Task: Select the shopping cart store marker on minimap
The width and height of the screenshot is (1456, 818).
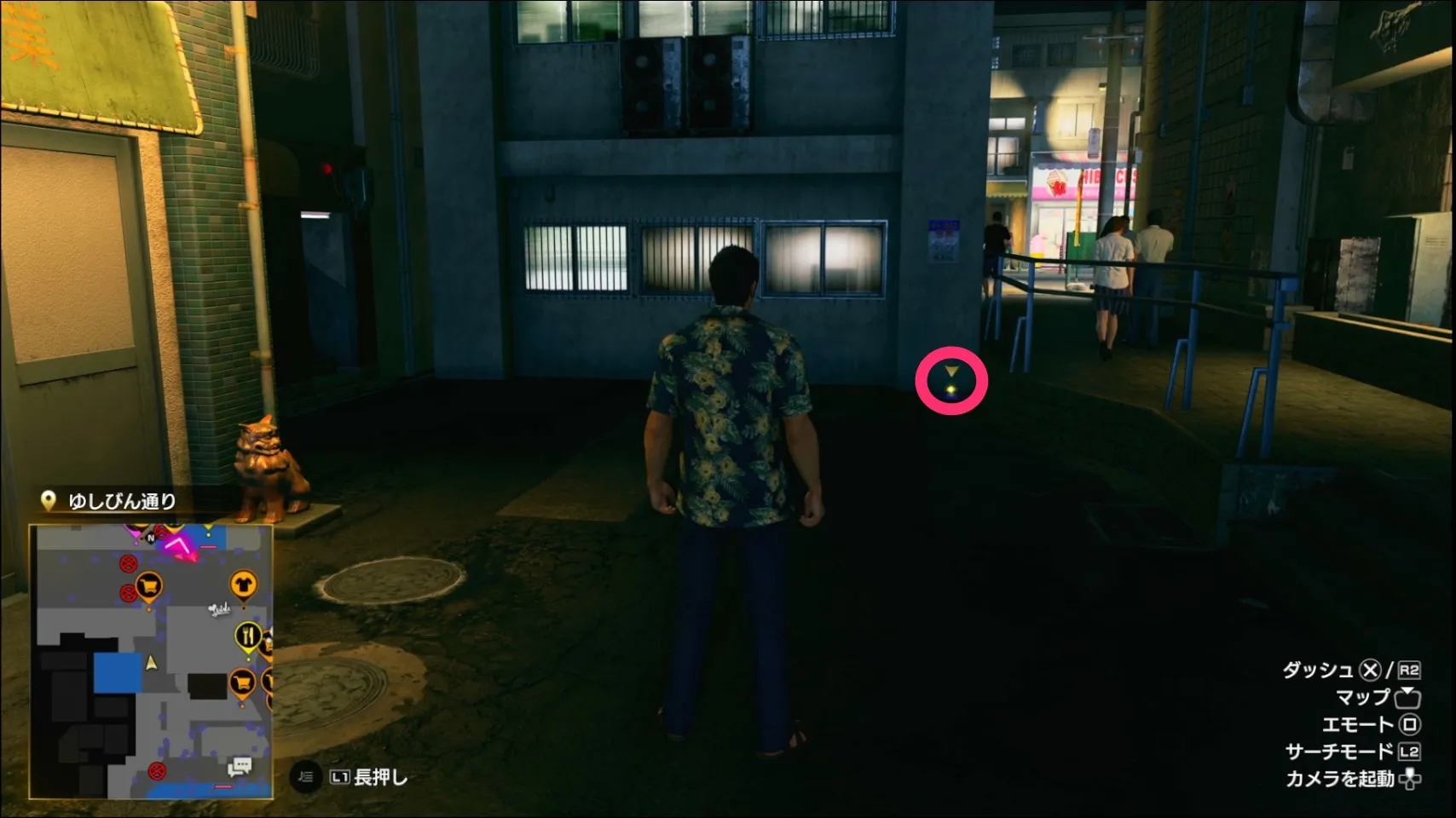Action: pyautogui.click(x=148, y=583)
